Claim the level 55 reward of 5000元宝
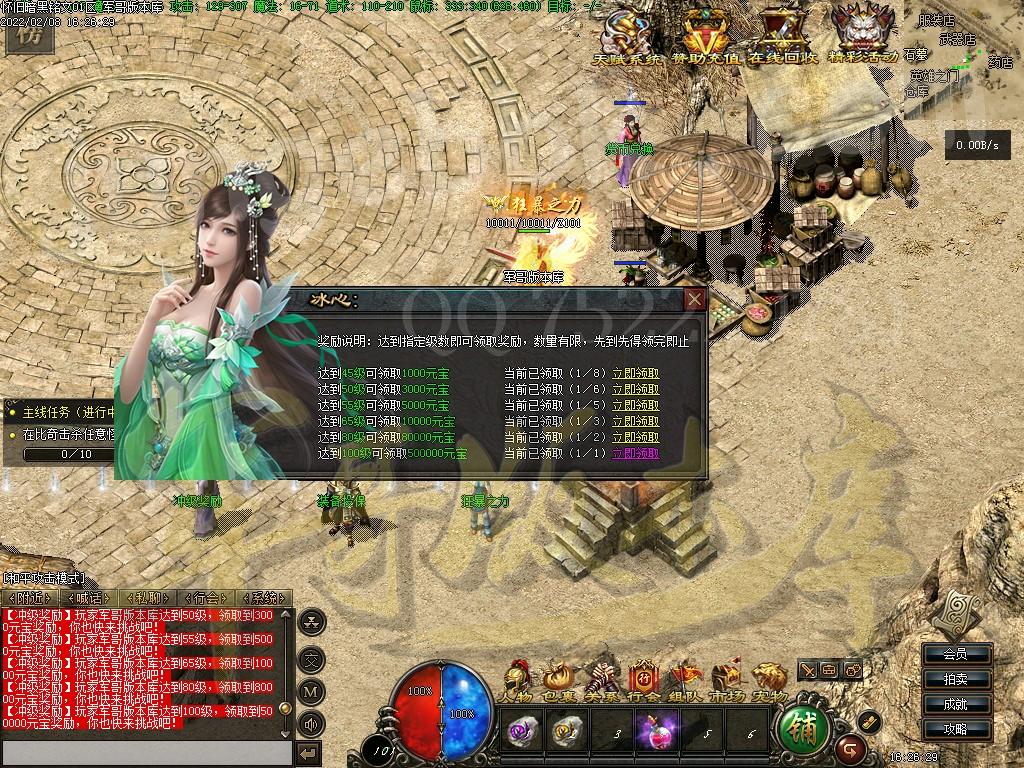The width and height of the screenshot is (1024, 768). (635, 406)
